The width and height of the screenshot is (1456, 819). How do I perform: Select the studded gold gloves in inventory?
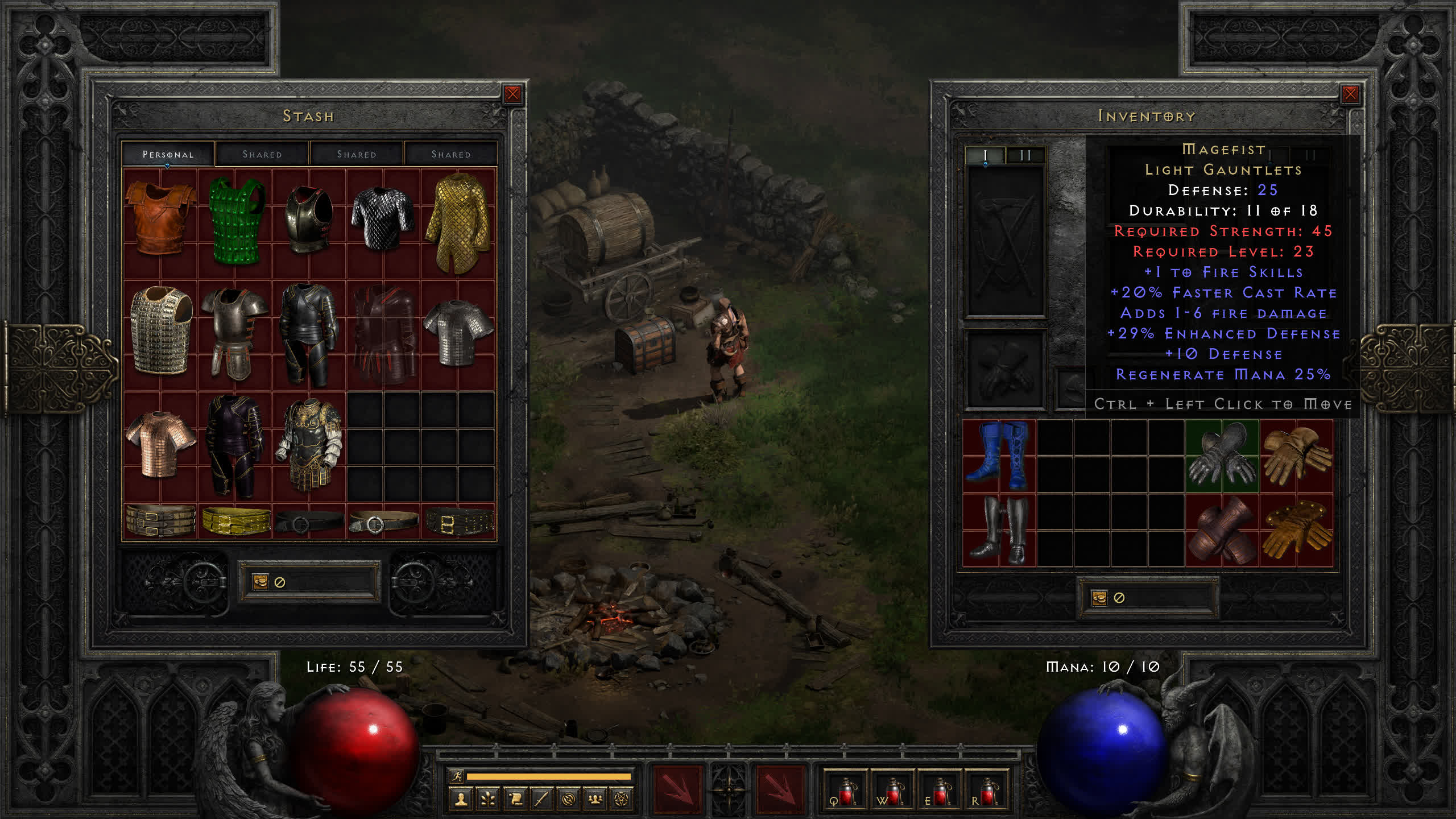coord(1296,530)
